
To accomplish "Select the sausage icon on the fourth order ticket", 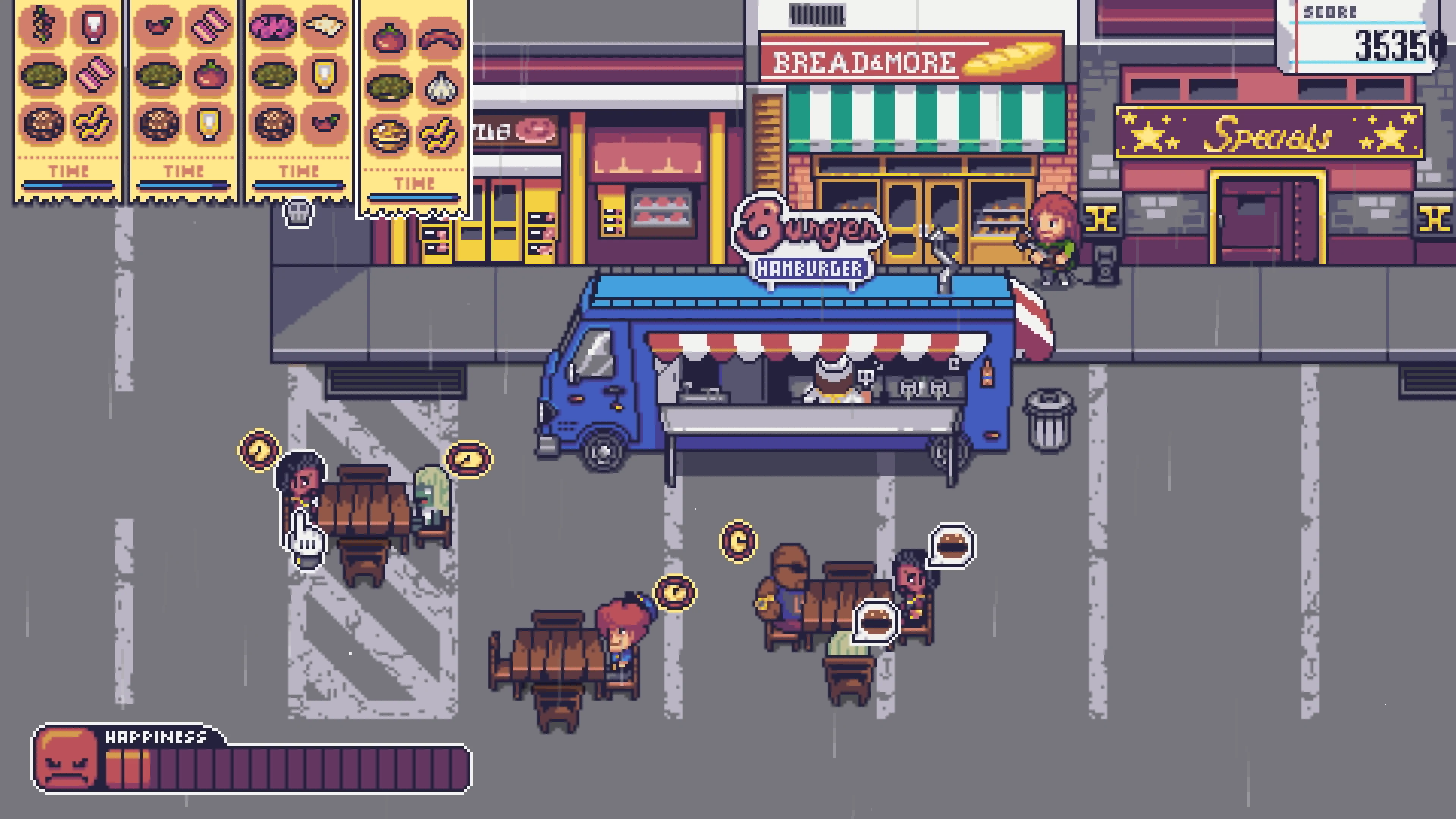I will (441, 39).
